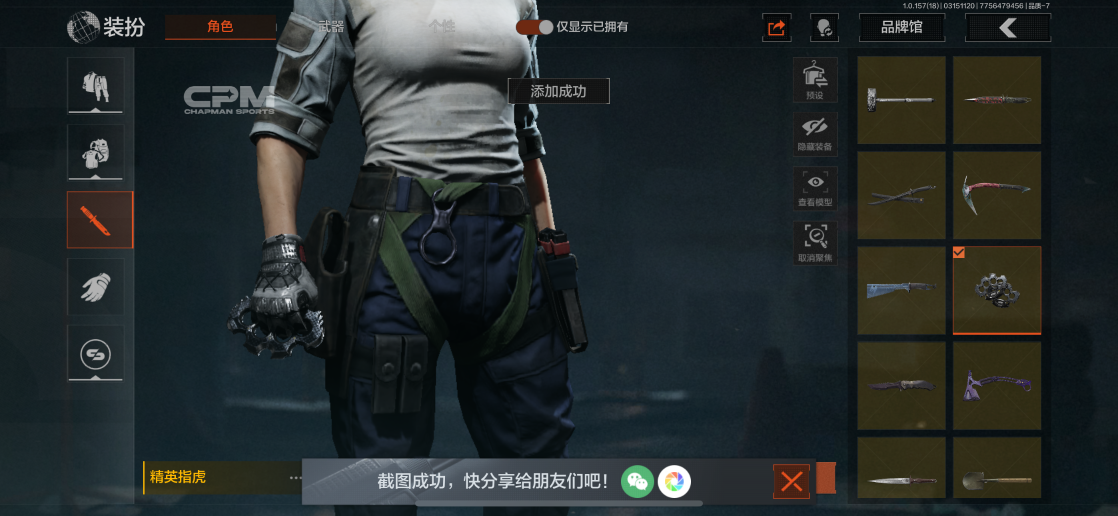Switch to the 角色 tab

pos(220,27)
